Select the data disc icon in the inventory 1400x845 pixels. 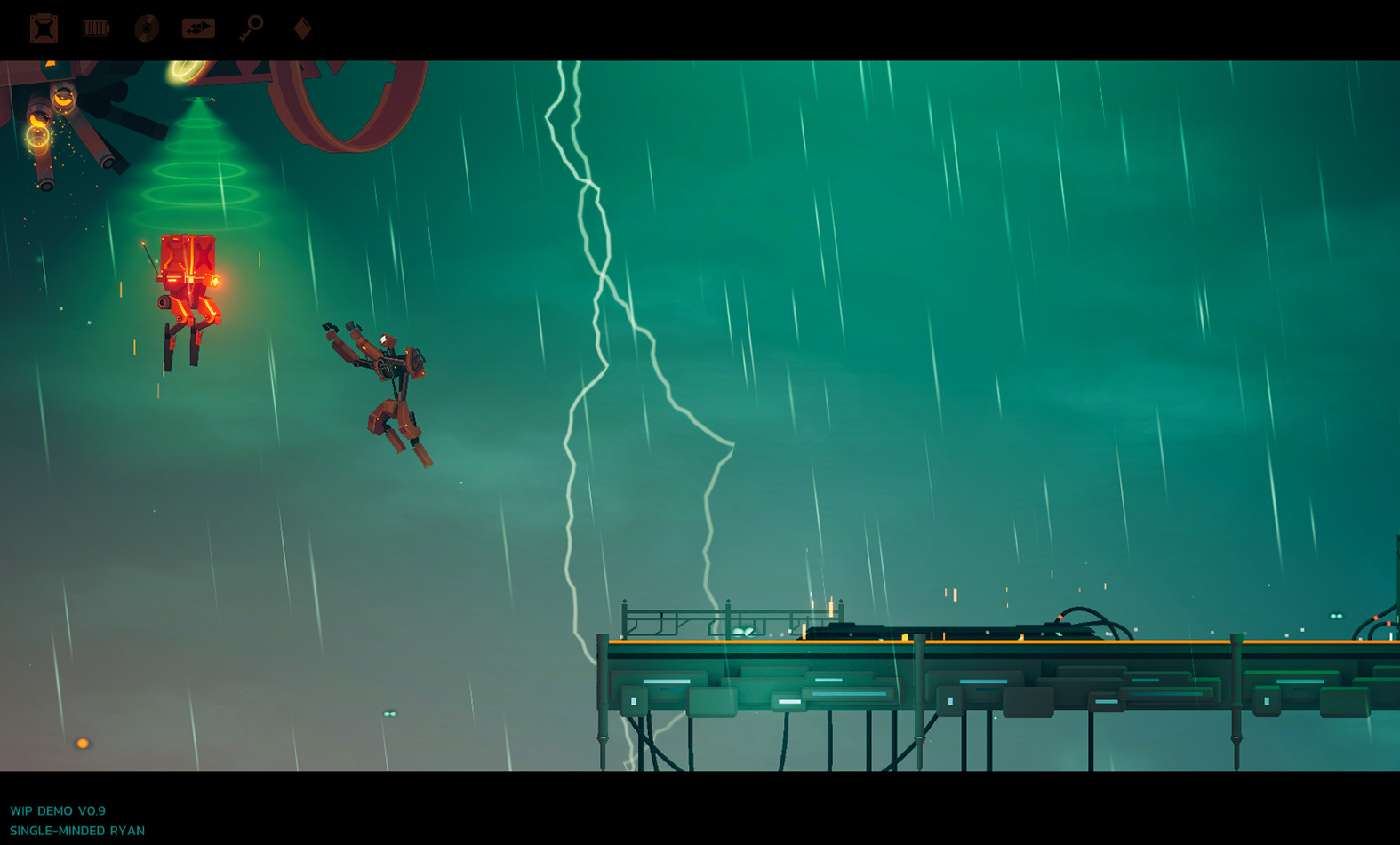(148, 28)
